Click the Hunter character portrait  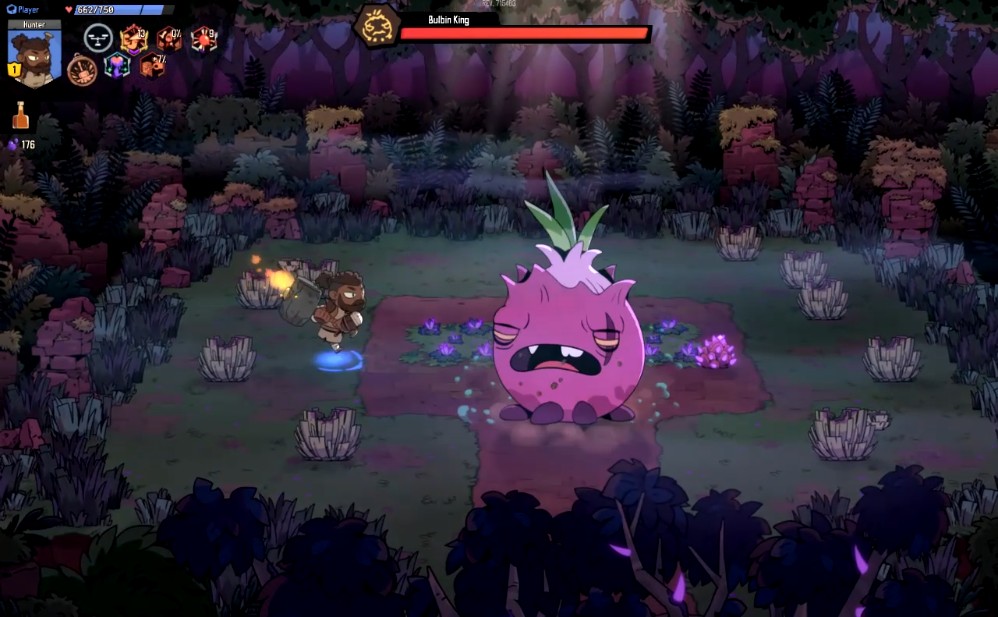point(34,58)
